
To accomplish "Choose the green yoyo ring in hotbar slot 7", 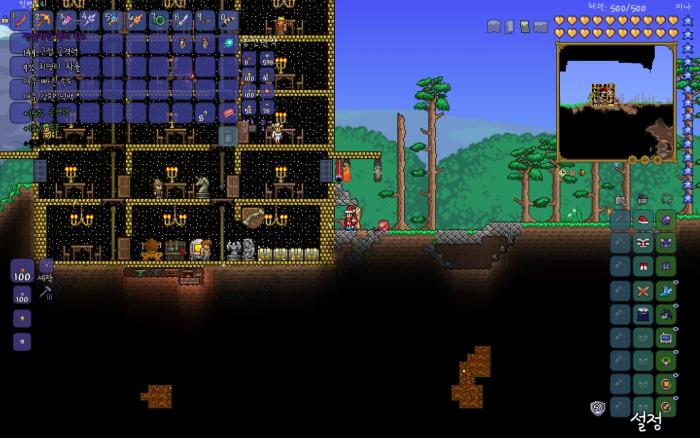I will pyautogui.click(x=158, y=20).
